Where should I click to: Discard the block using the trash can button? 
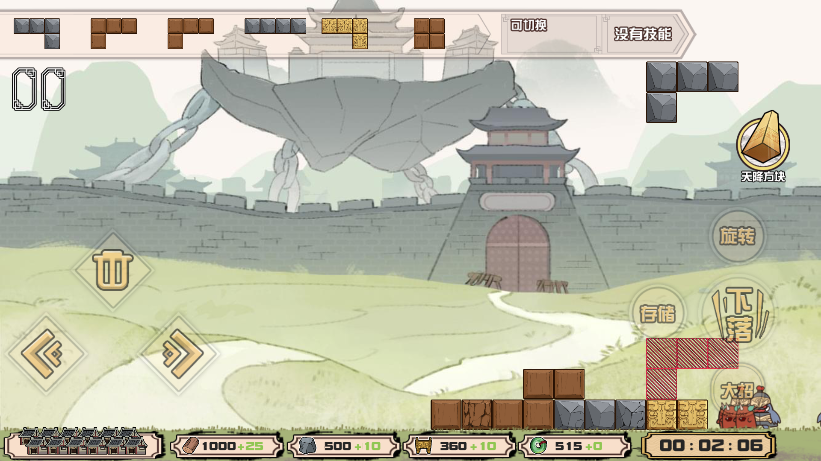[x=112, y=271]
